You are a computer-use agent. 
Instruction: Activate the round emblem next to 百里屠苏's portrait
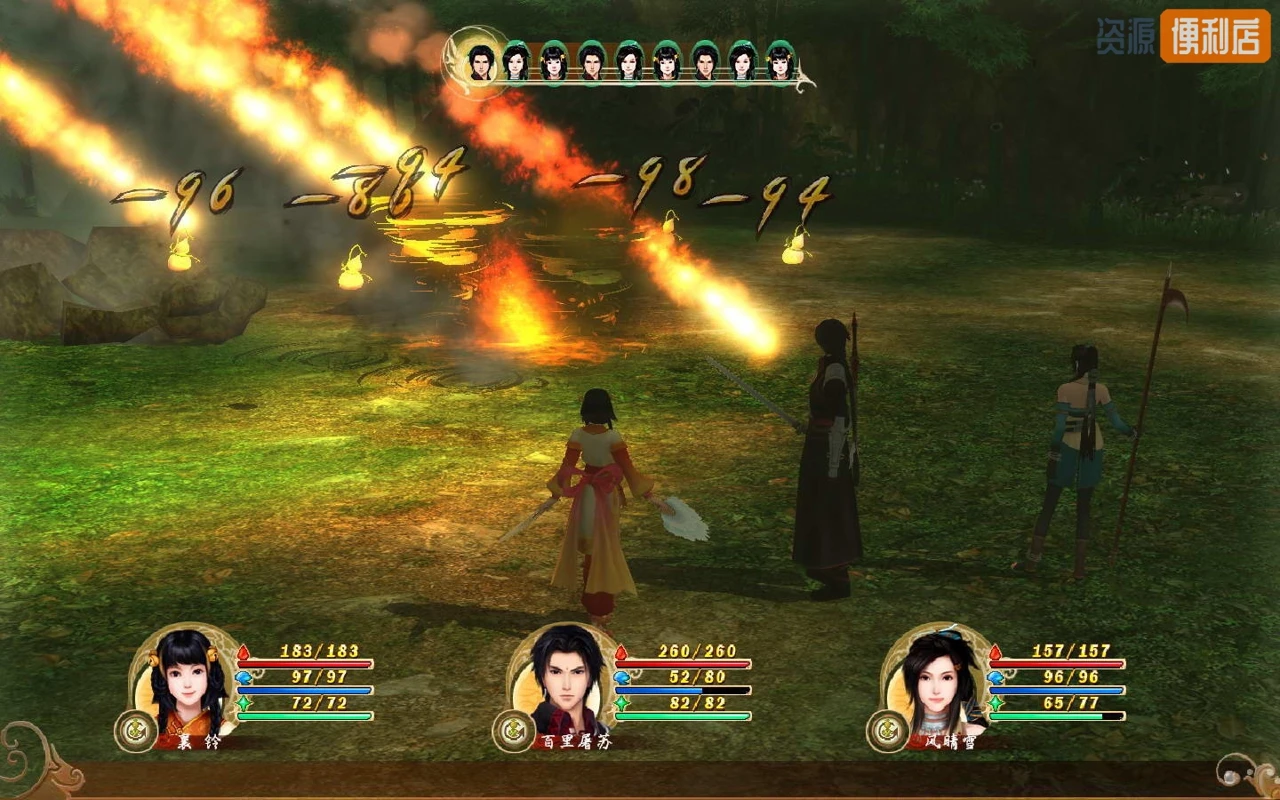click(x=513, y=731)
